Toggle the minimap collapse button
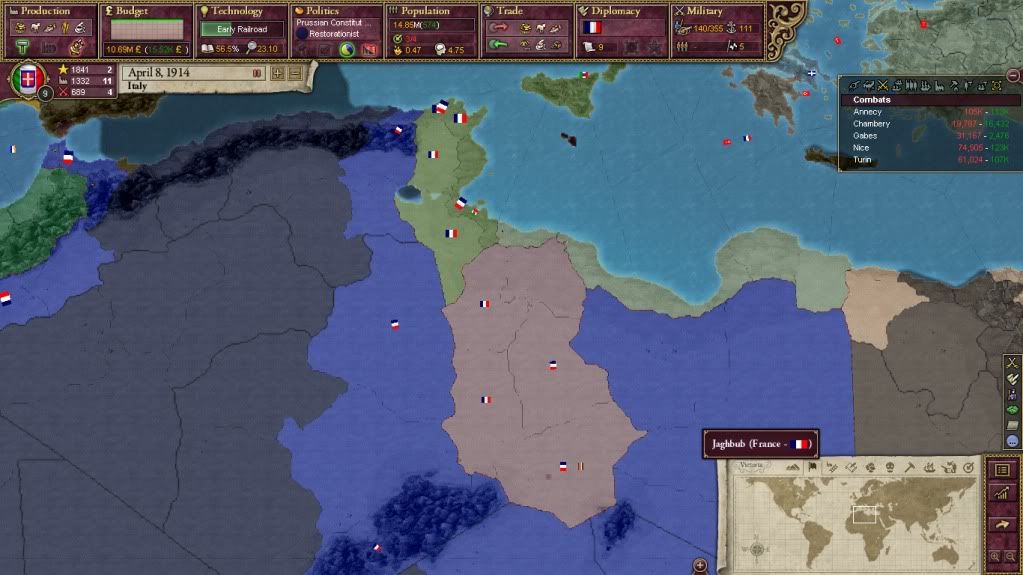 point(700,566)
